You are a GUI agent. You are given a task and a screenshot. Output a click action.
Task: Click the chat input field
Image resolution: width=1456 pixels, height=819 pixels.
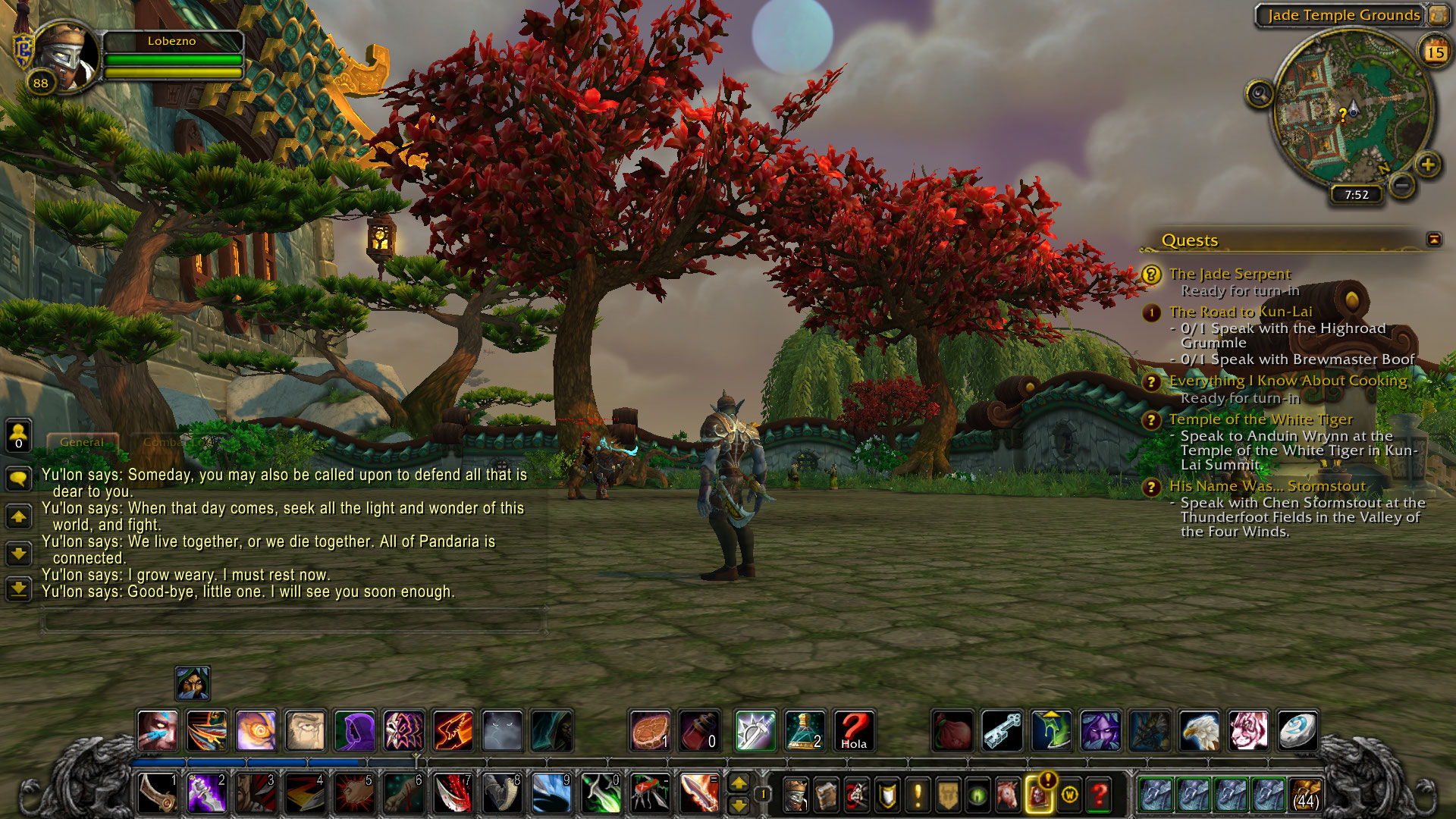tap(292, 622)
